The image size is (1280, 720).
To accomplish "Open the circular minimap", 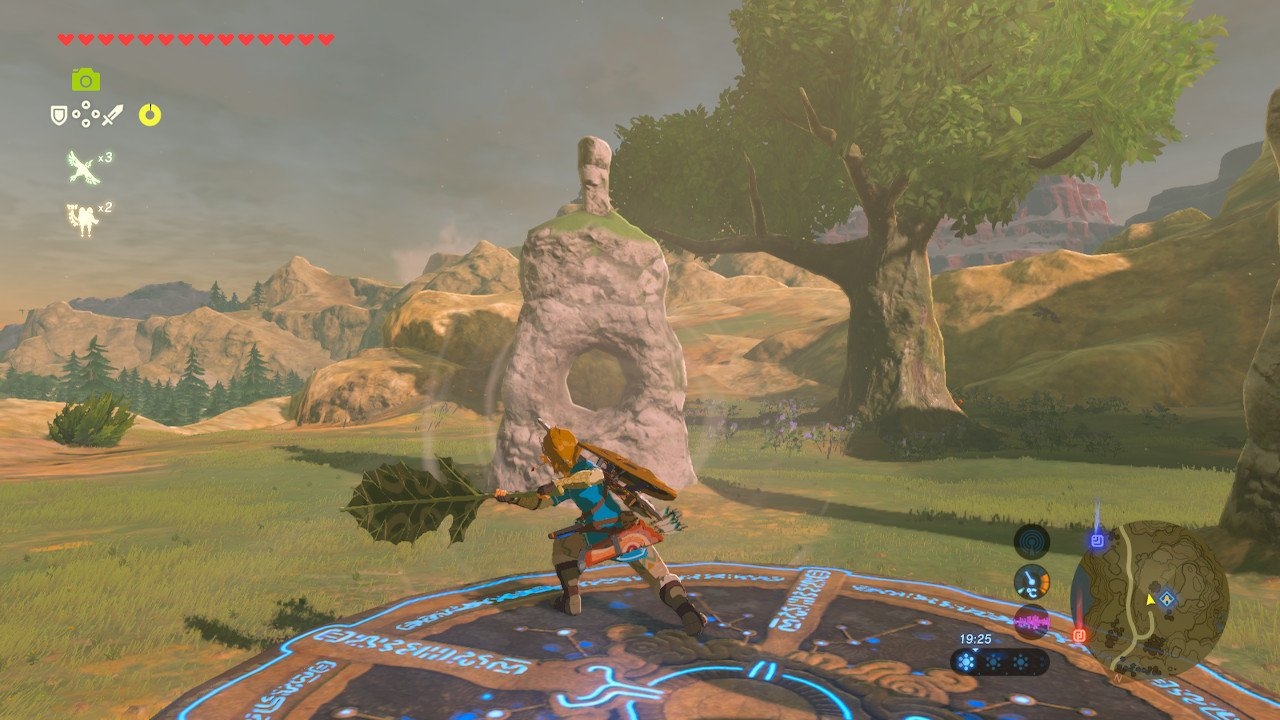I will click(x=1149, y=599).
